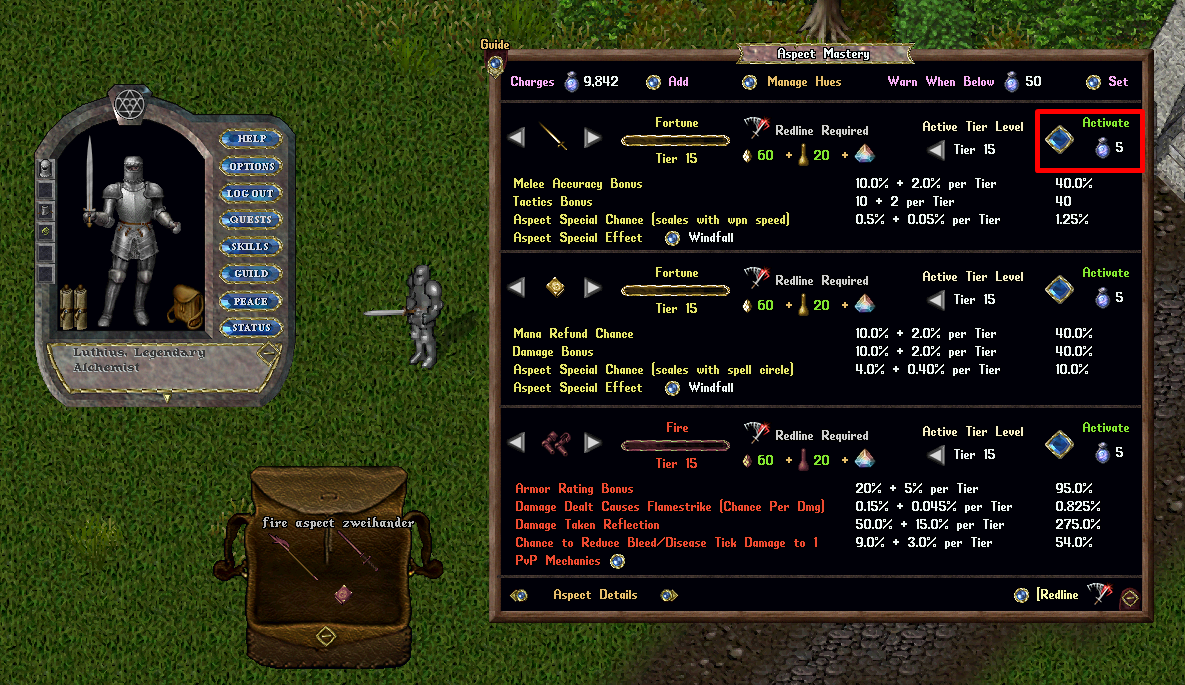The image size is (1185, 685).
Task: Show the Skills list
Action: [x=250, y=247]
